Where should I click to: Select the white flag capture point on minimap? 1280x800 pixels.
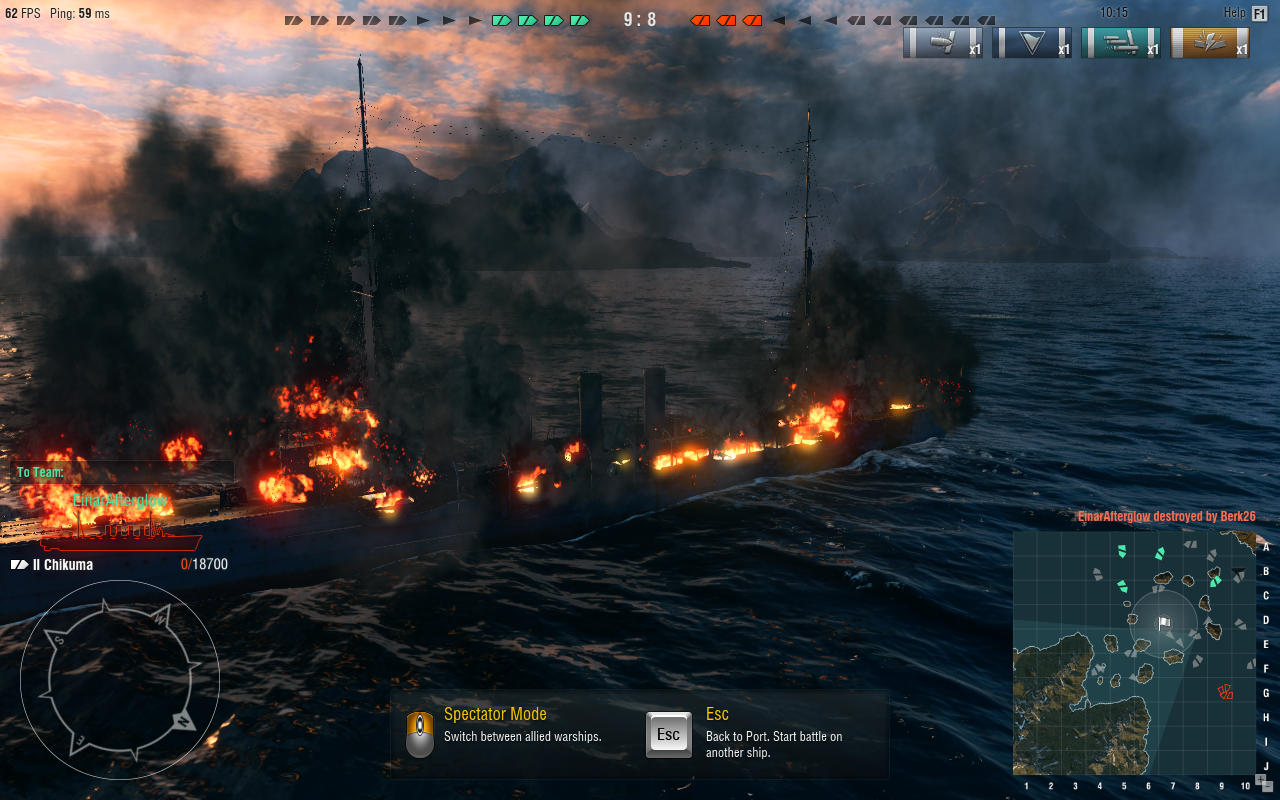click(x=1164, y=623)
